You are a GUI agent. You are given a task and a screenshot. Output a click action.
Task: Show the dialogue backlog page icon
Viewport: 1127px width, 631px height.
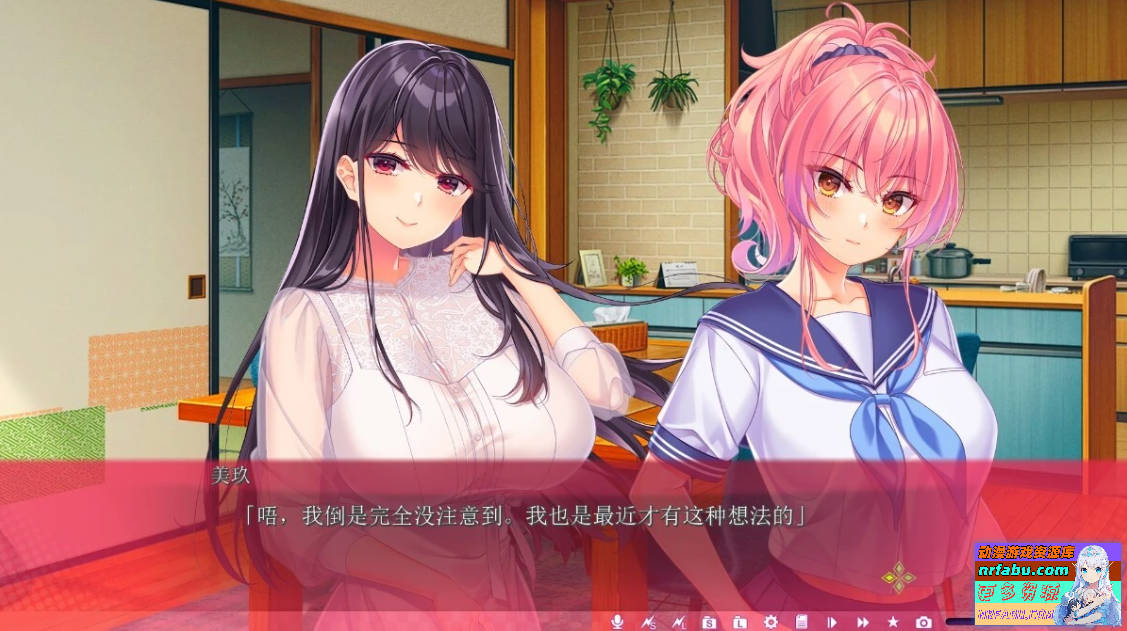[801, 622]
